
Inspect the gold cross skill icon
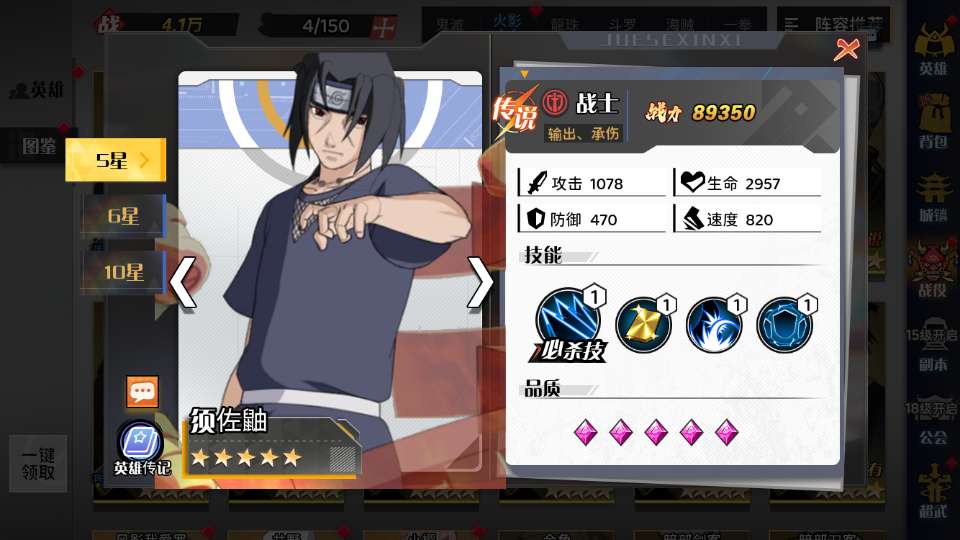(643, 325)
